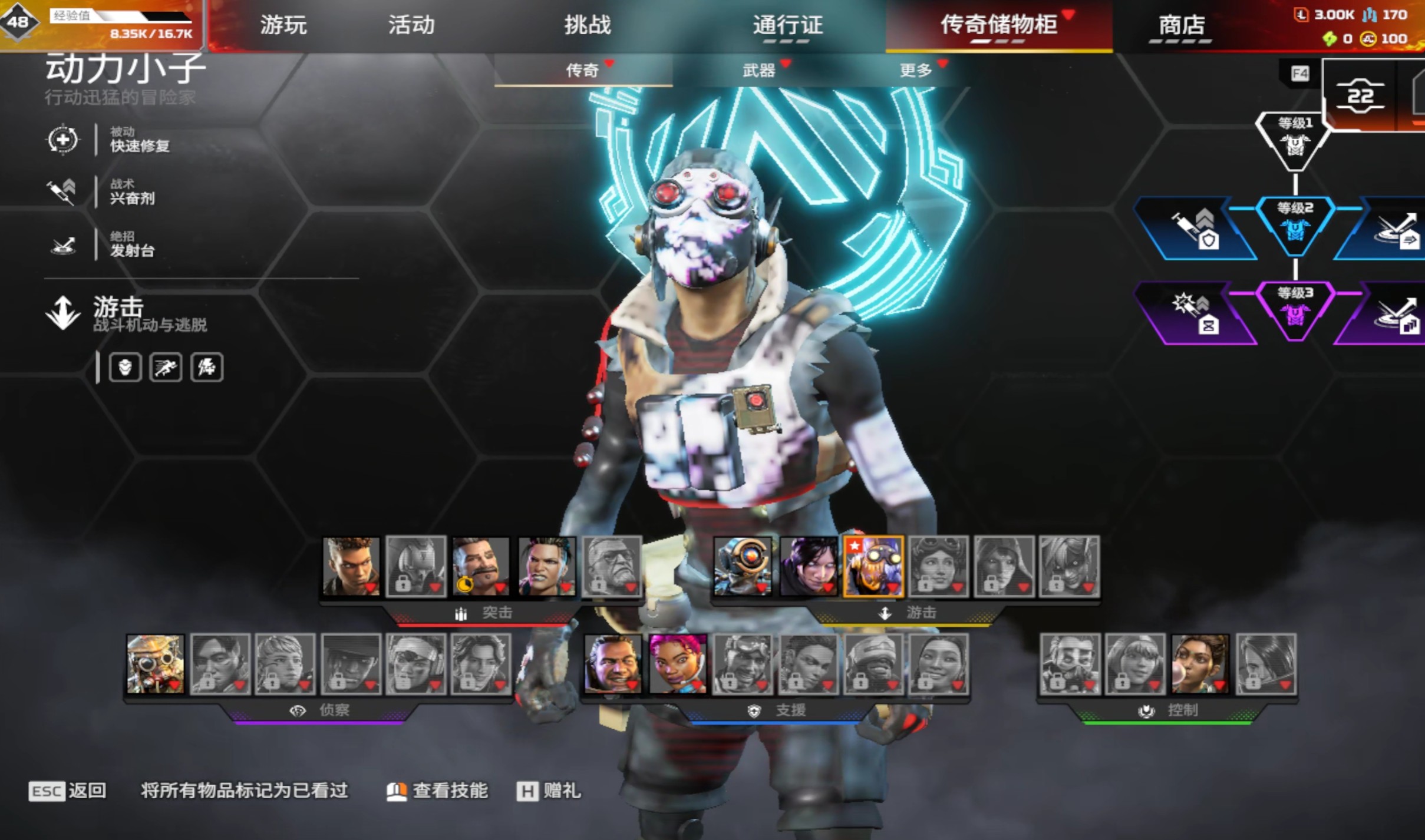
Task: View the 发射台 ultimate ability
Action: [x=132, y=244]
